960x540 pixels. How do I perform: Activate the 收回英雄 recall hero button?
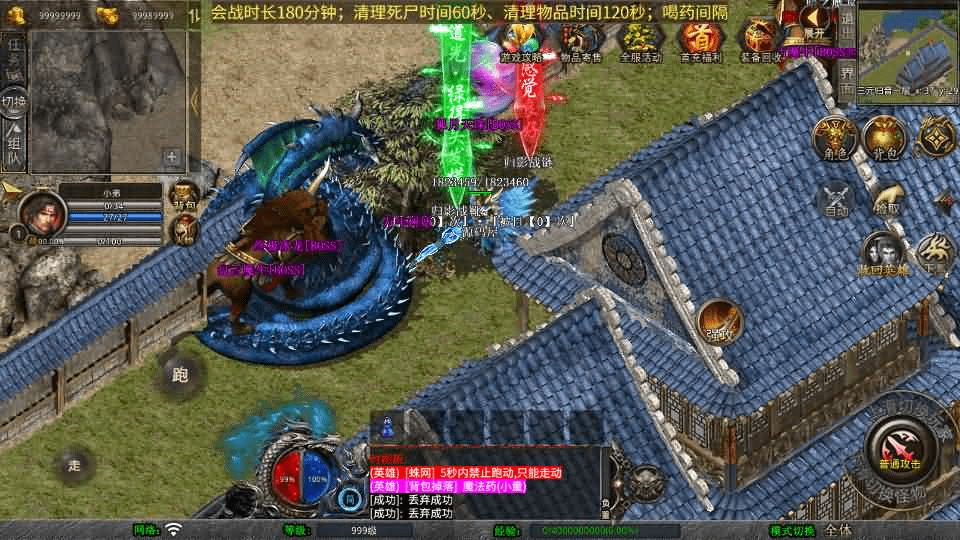pyautogui.click(x=882, y=253)
